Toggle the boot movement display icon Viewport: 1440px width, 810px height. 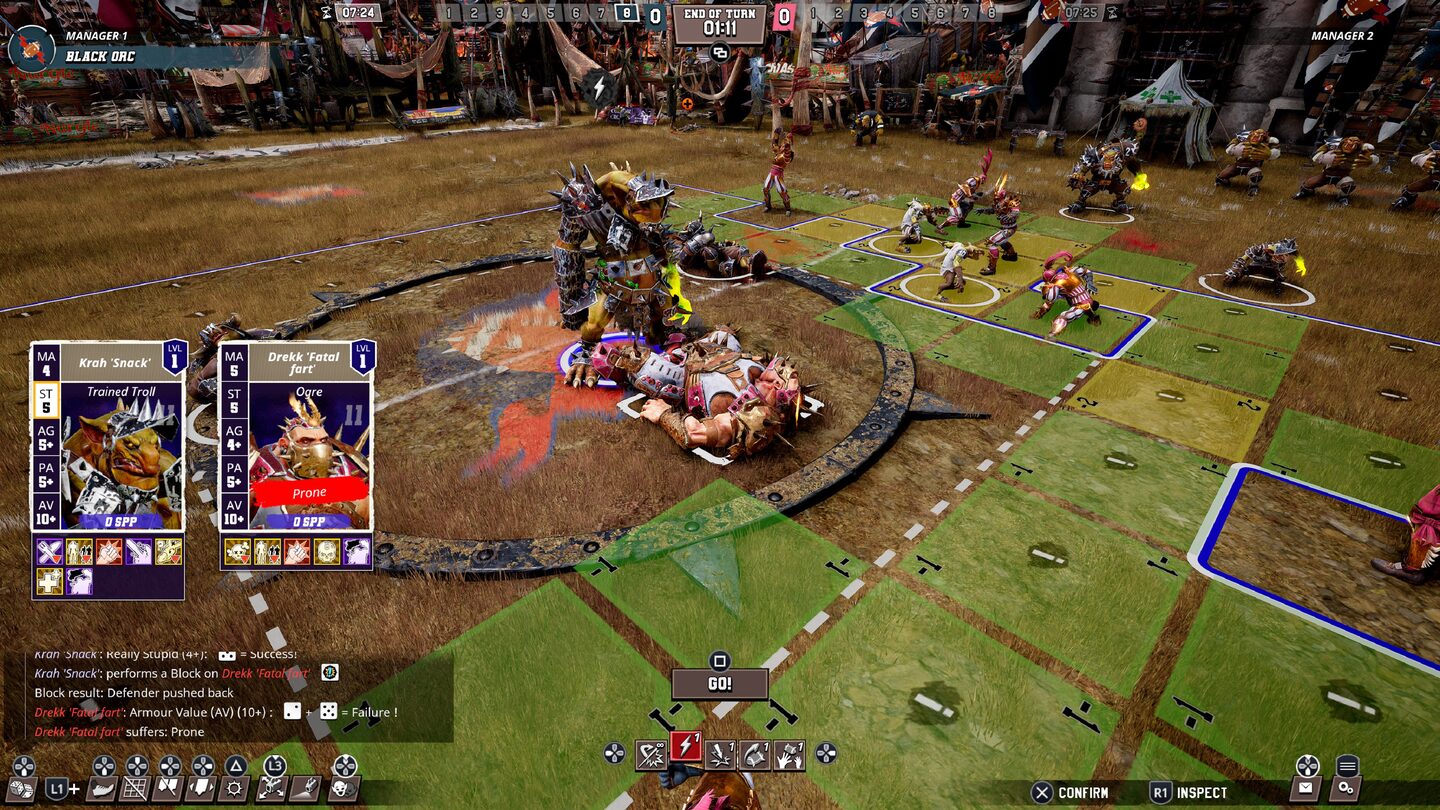click(103, 789)
